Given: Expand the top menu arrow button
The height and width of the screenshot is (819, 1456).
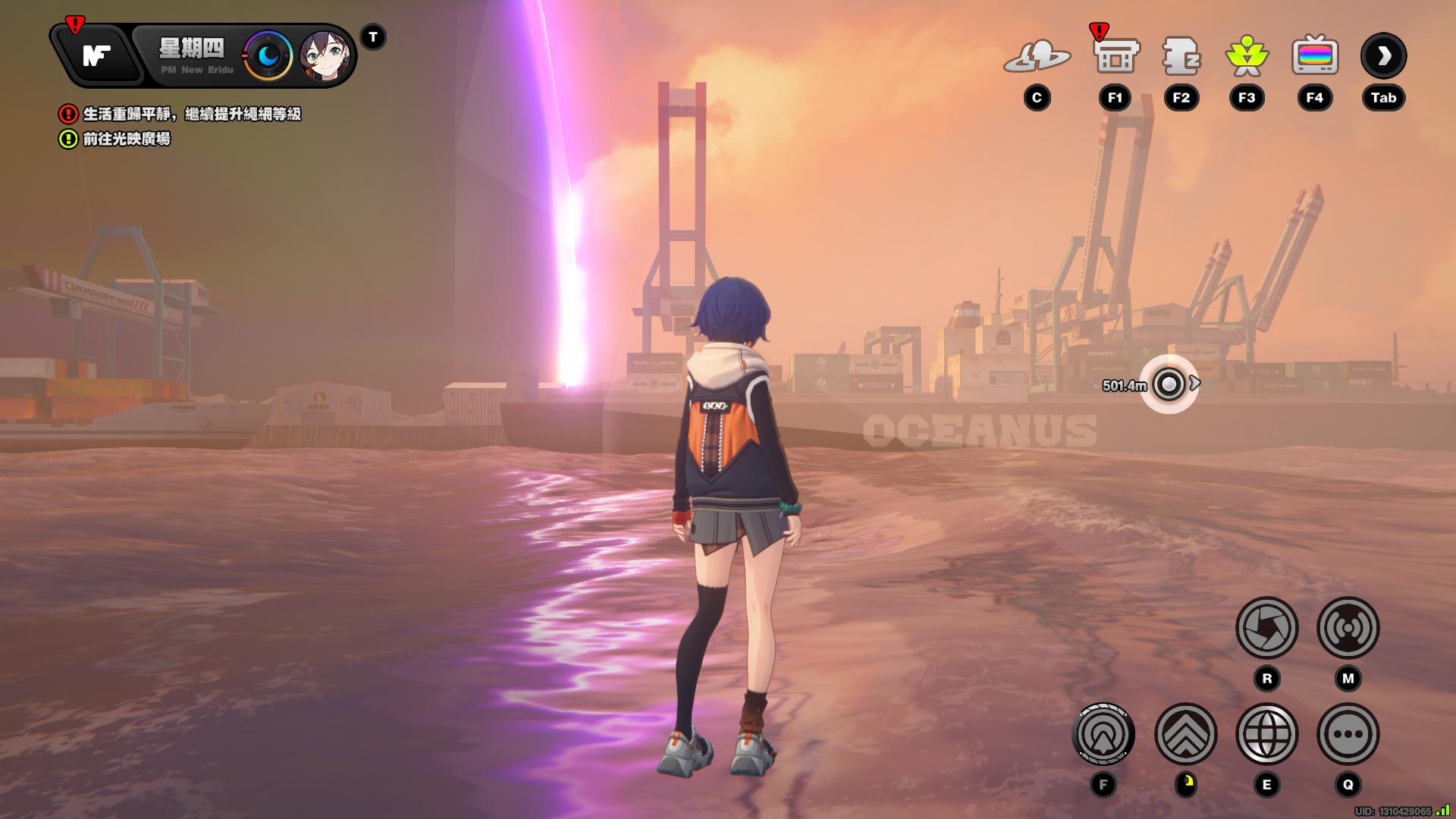Looking at the screenshot, I should tap(1383, 56).
